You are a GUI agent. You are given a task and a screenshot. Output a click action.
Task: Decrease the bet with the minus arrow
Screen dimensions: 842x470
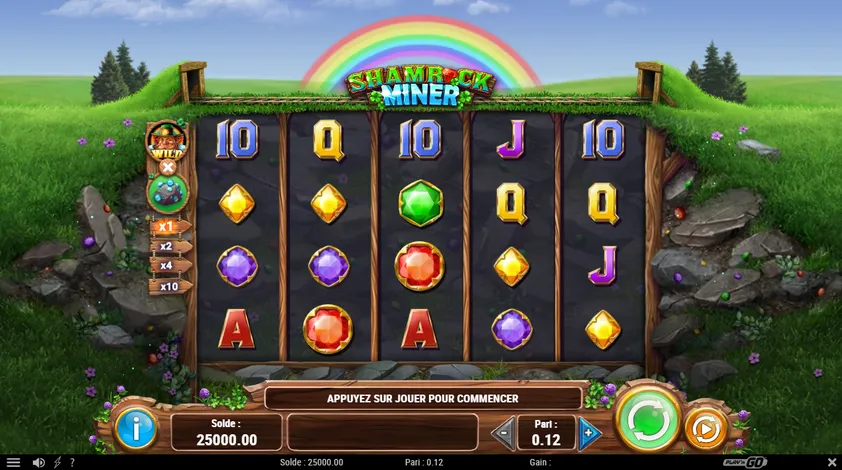point(503,433)
